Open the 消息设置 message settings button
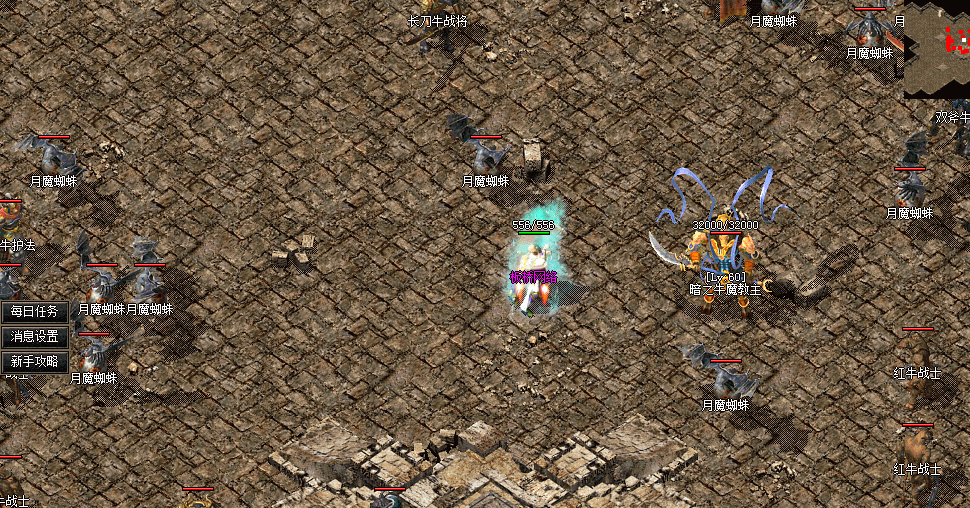Image resolution: width=970 pixels, height=508 pixels. pos(35,337)
